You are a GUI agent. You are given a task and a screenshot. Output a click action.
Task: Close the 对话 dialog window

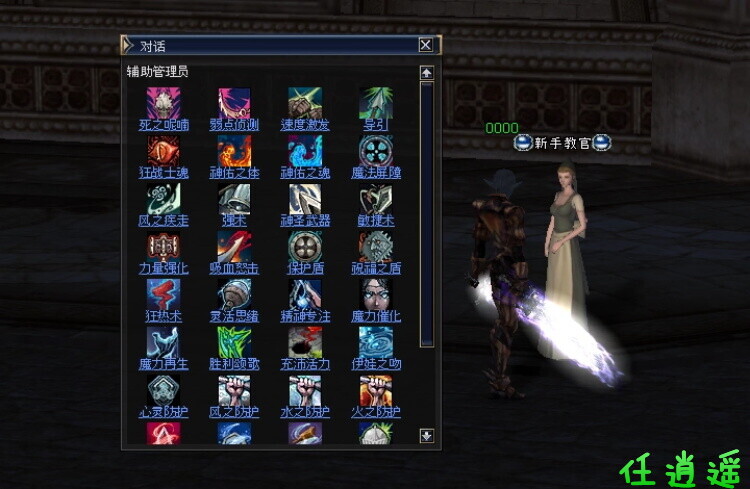(425, 45)
